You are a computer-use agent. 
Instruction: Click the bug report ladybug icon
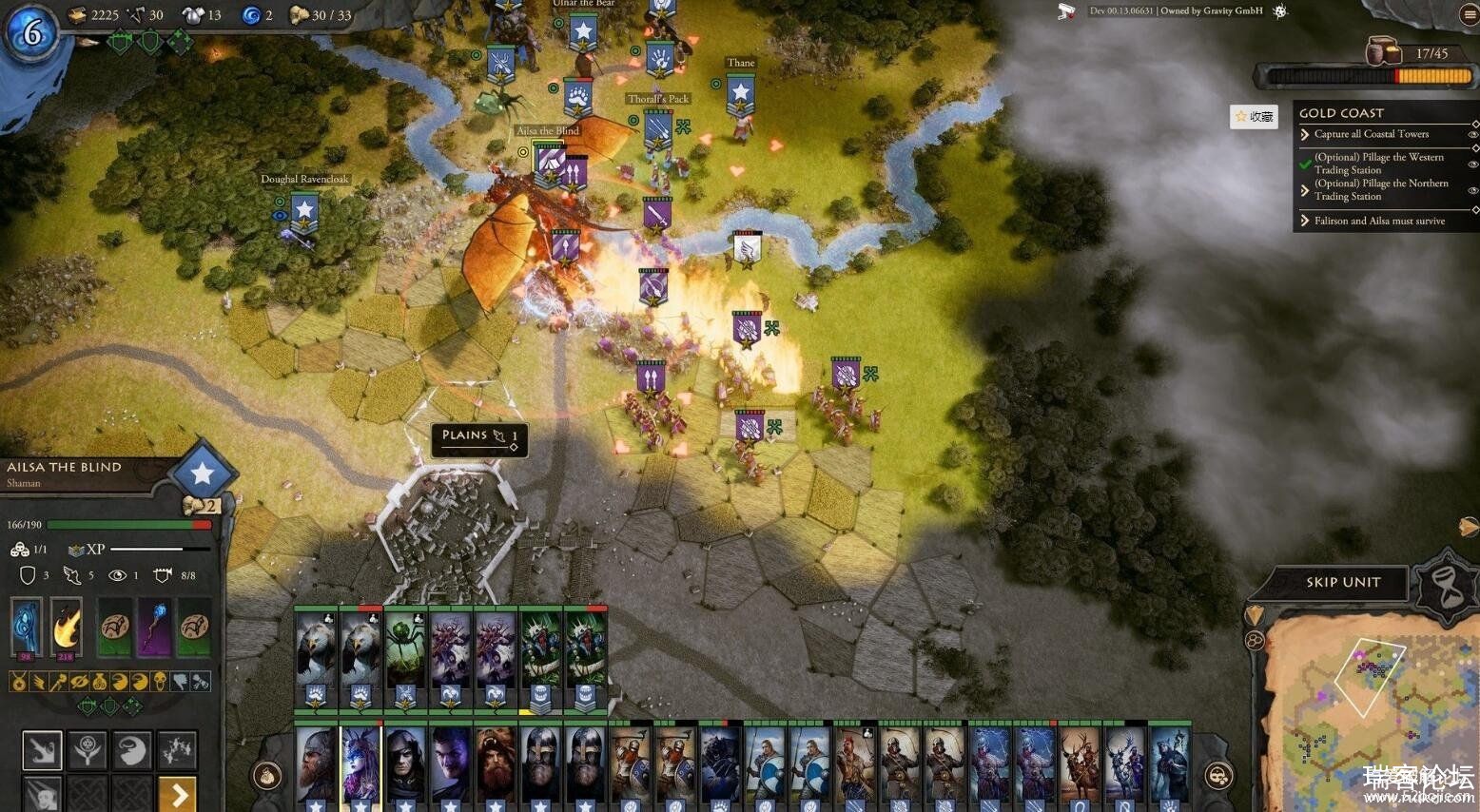[x=1280, y=11]
